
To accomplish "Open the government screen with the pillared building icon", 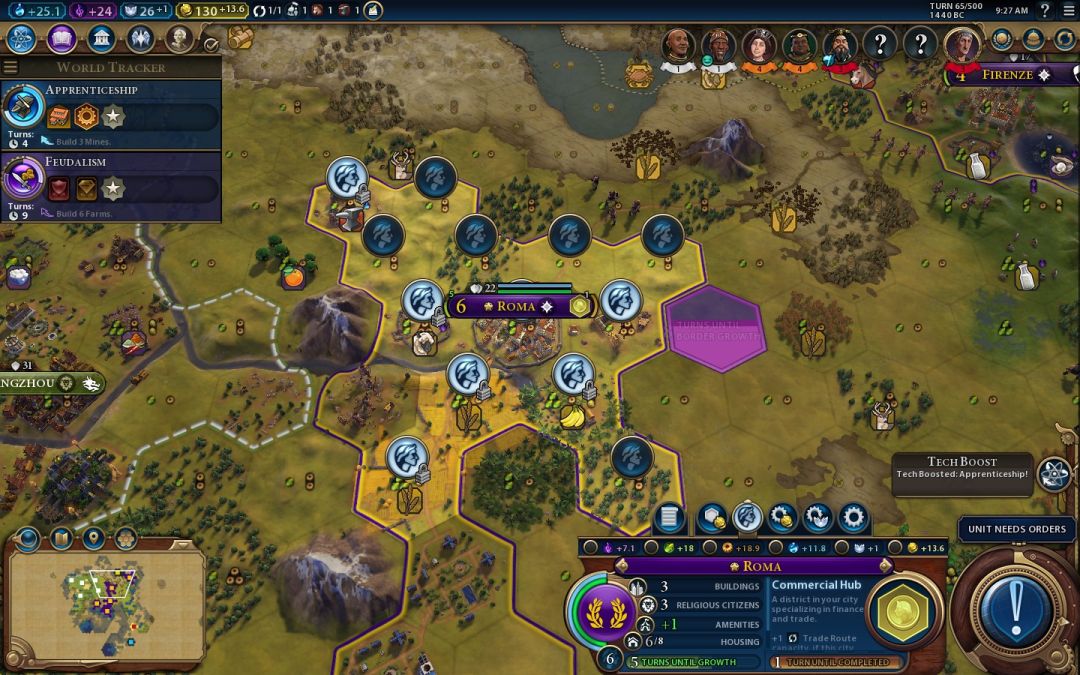I will point(101,40).
